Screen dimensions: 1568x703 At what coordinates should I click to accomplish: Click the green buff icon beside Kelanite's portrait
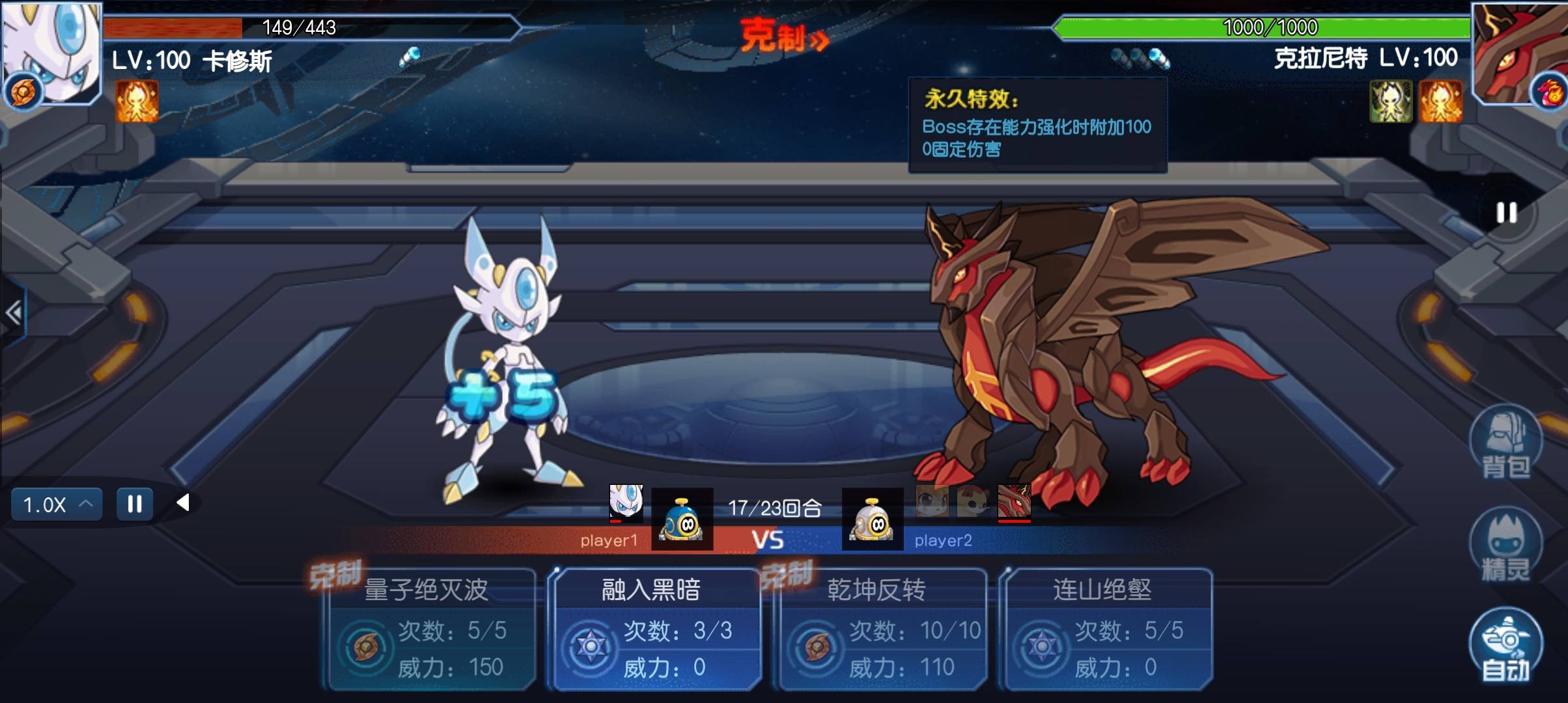(x=1390, y=102)
